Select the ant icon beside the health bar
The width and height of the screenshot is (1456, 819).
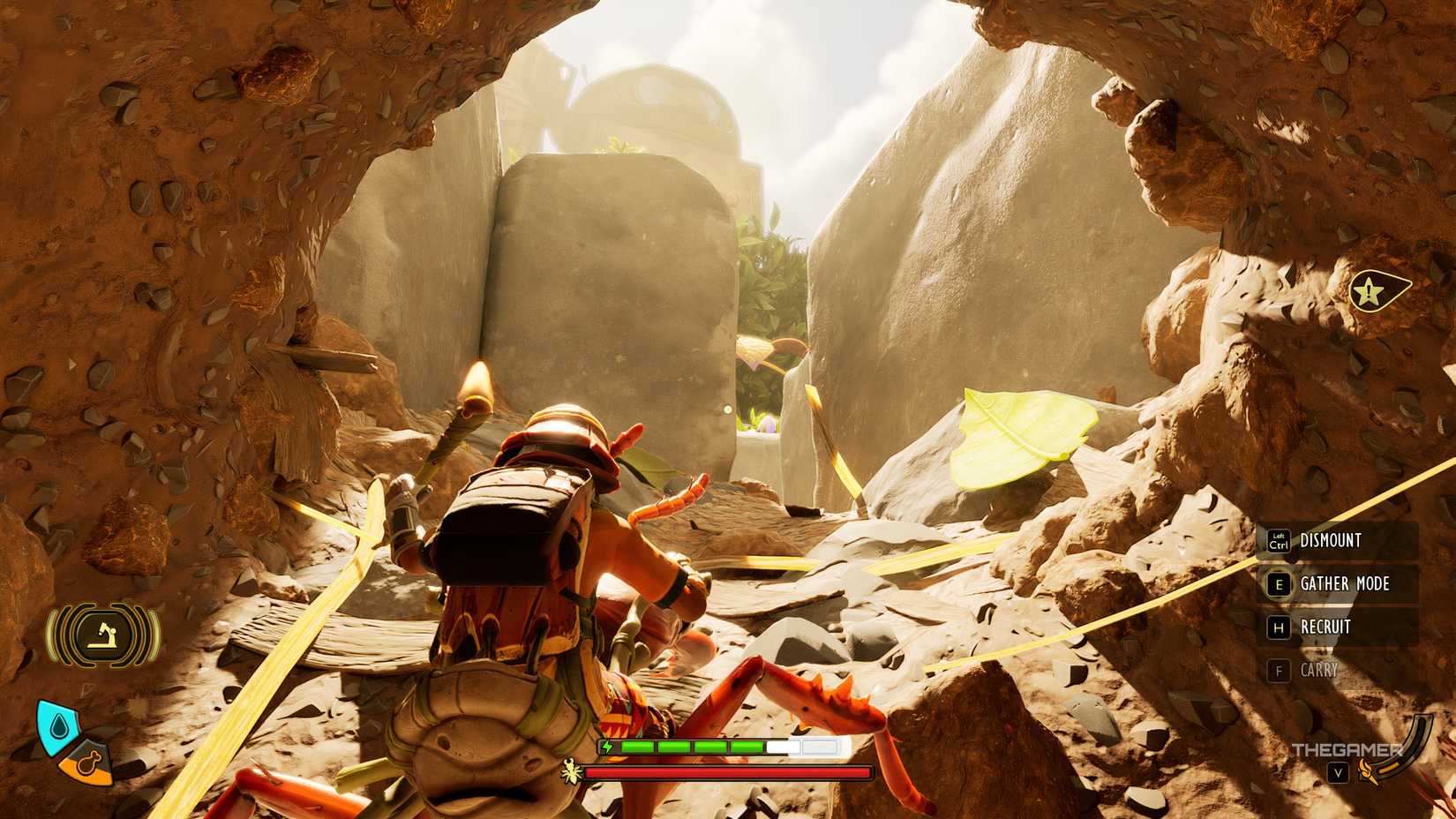coord(569,769)
